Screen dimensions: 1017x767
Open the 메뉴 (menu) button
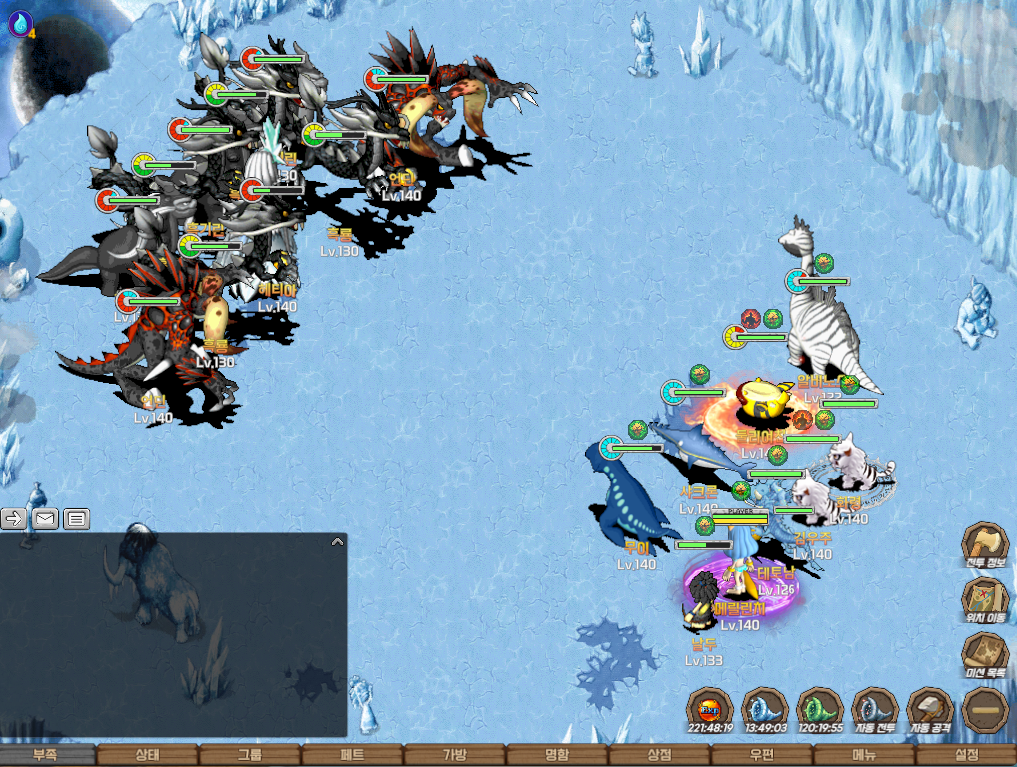tap(864, 755)
